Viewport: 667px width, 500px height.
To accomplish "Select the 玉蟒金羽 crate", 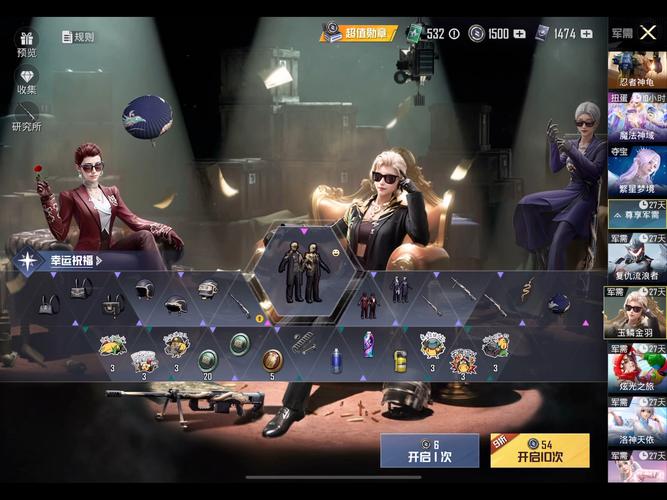I will coord(636,313).
